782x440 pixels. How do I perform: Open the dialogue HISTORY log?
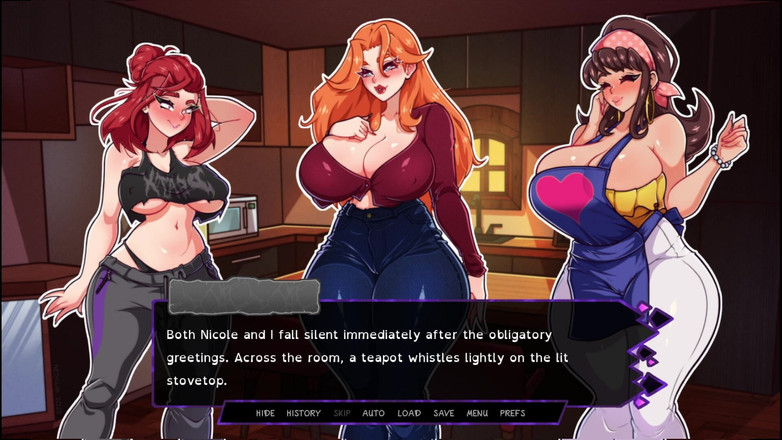click(303, 413)
